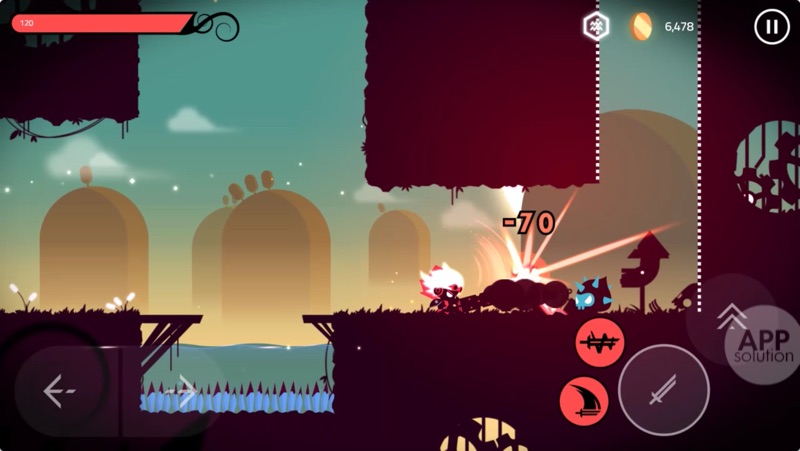Tap the double-arrow jump button
Screen dimensions: 800x451
(731, 318)
